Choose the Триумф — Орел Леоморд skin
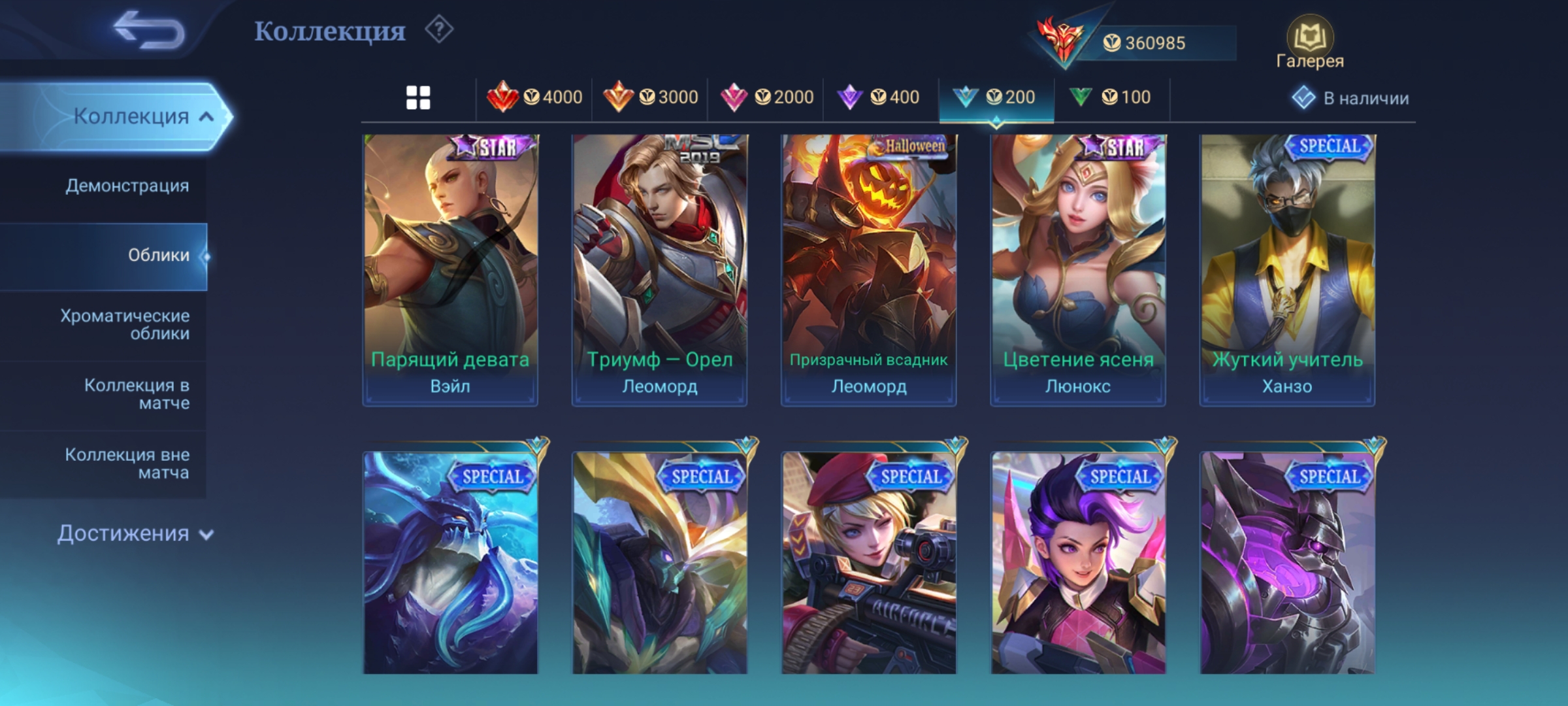The height and width of the screenshot is (706, 1568). click(659, 270)
